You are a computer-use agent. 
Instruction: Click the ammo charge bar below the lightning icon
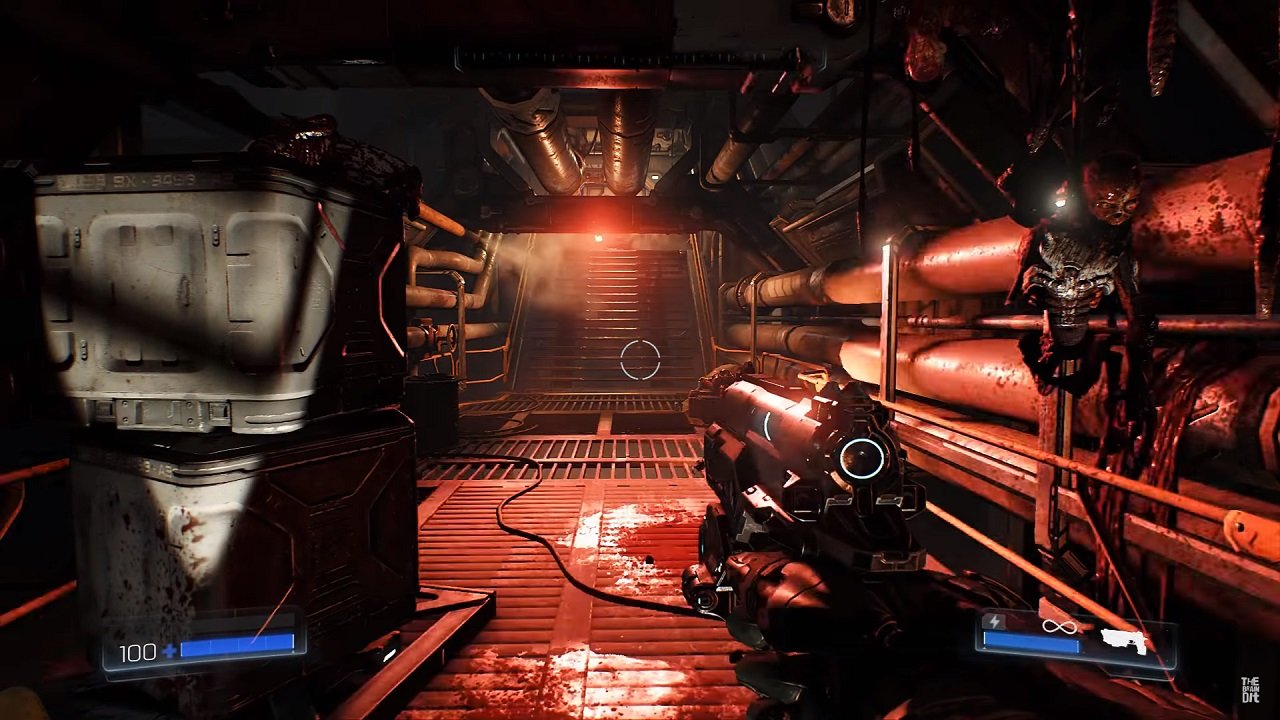1030,644
